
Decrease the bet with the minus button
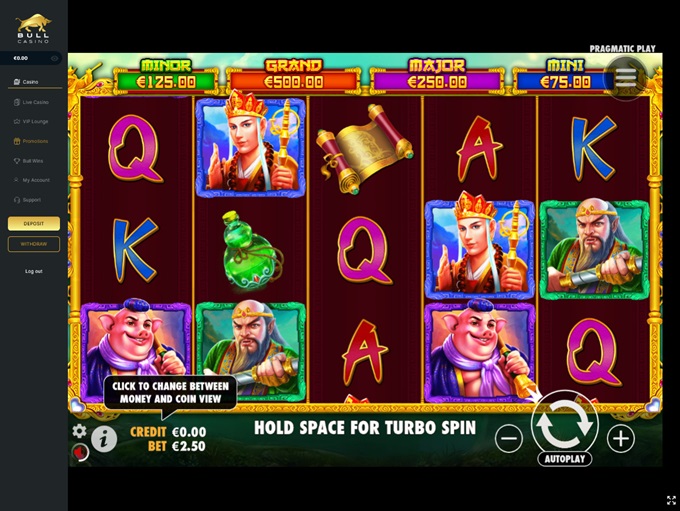coord(509,438)
